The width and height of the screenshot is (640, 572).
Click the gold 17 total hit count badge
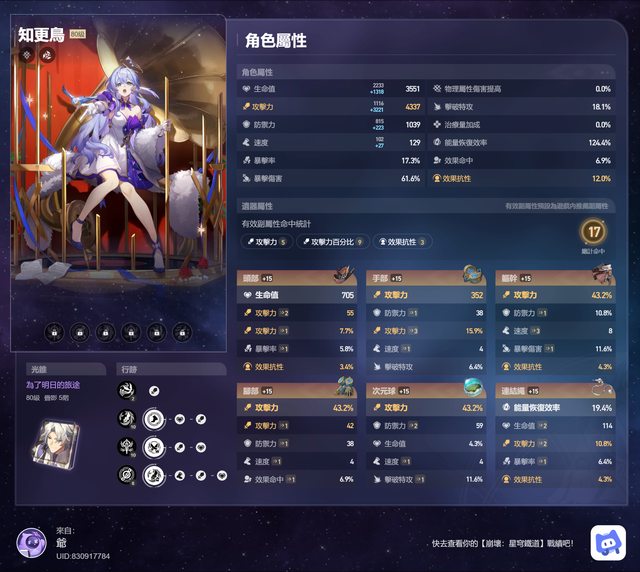tap(594, 233)
